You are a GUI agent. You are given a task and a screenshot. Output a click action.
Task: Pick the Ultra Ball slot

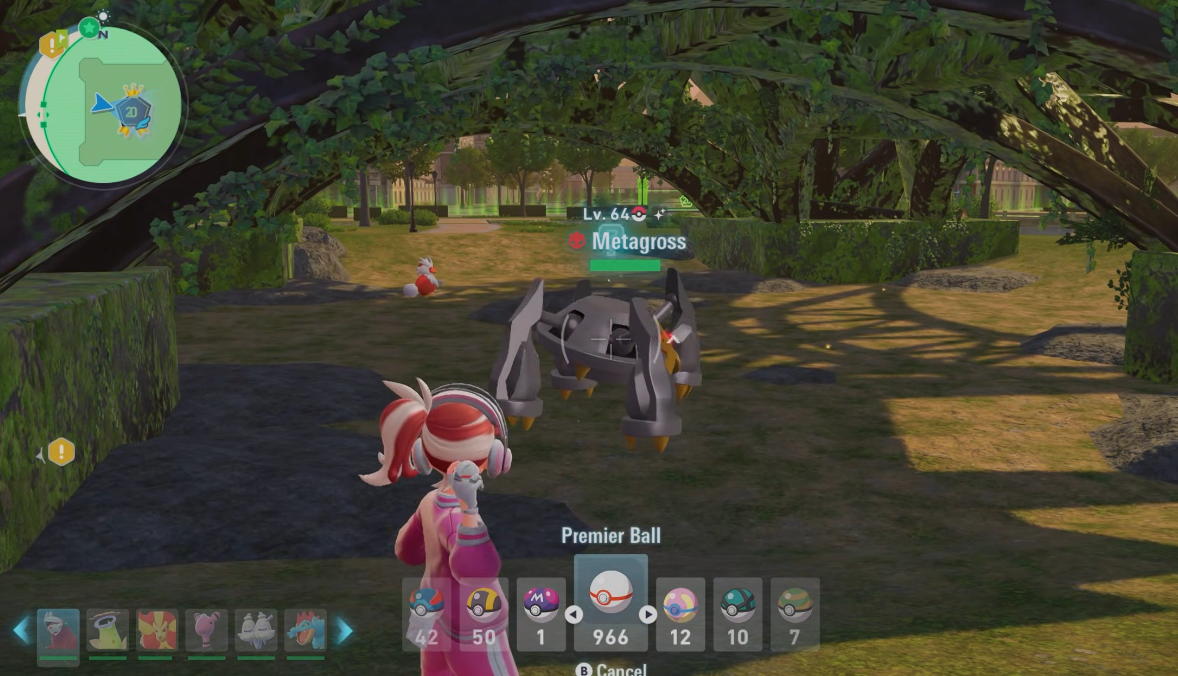point(484,614)
